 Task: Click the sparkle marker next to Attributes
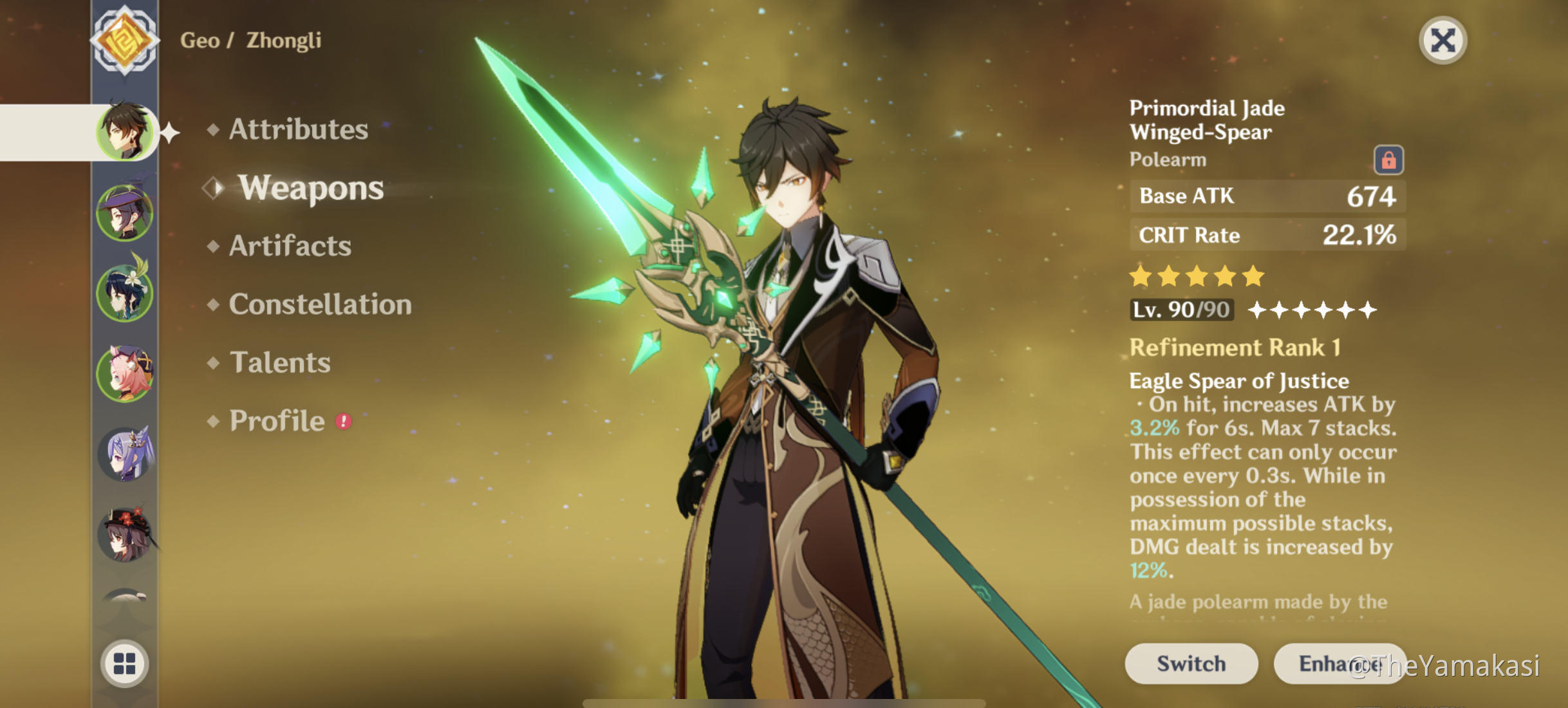(x=169, y=133)
